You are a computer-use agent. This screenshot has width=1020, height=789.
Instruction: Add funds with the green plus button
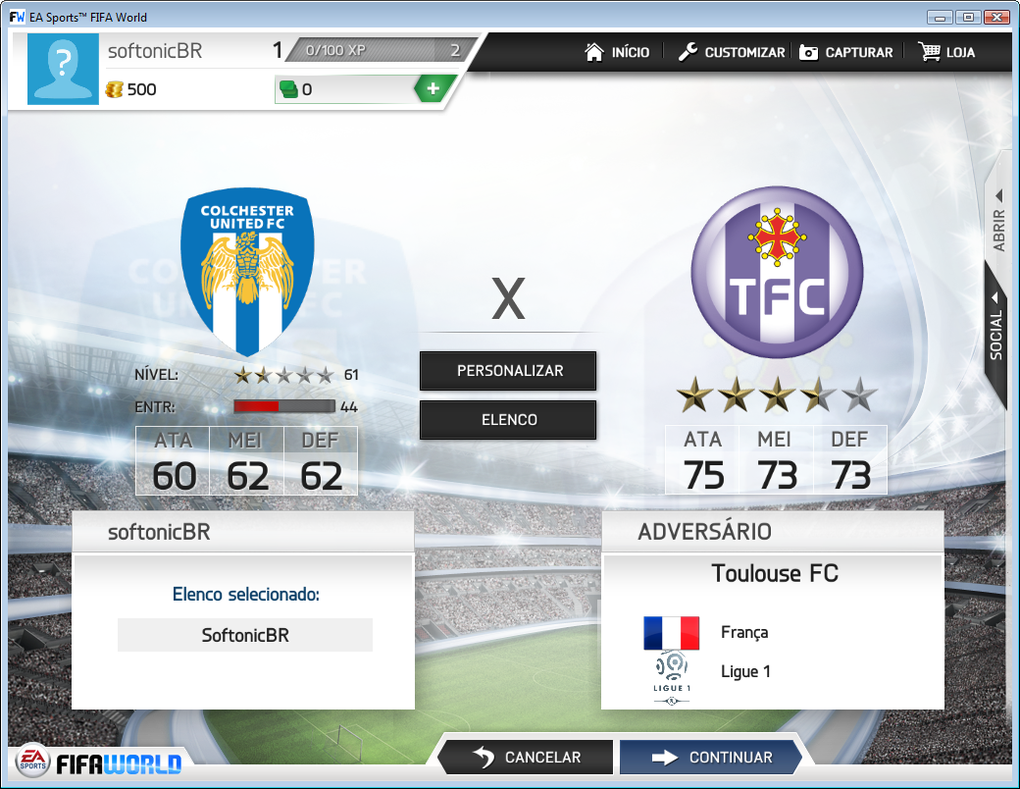pos(433,89)
